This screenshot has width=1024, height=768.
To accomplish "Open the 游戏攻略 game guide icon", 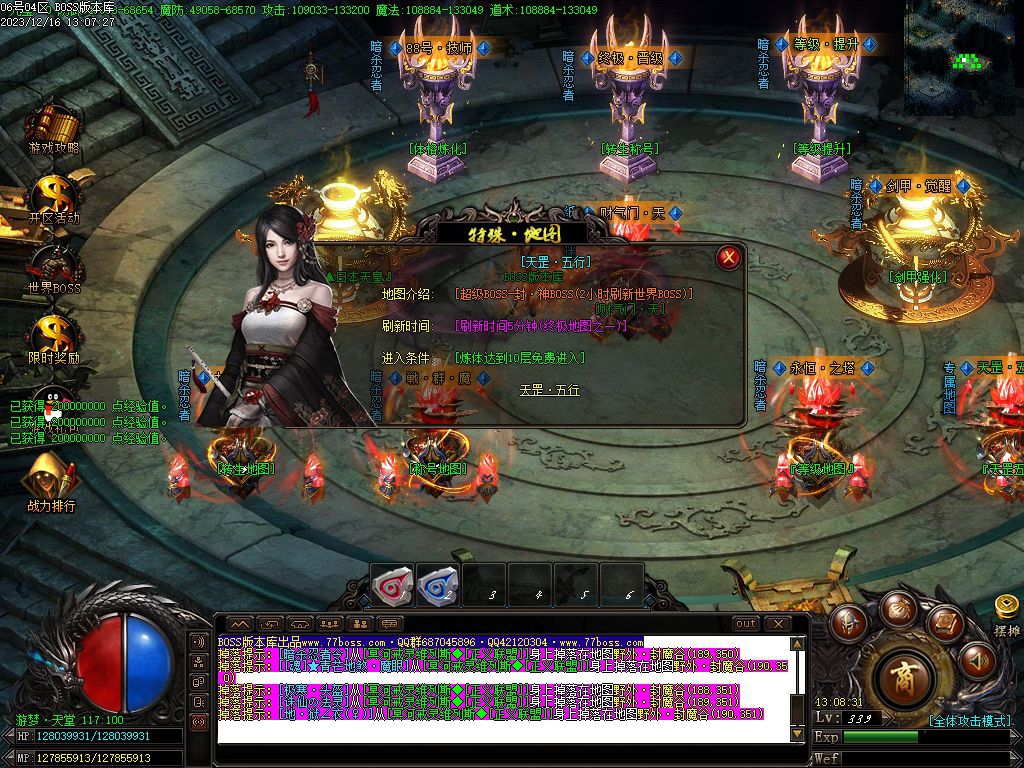I will (x=53, y=128).
